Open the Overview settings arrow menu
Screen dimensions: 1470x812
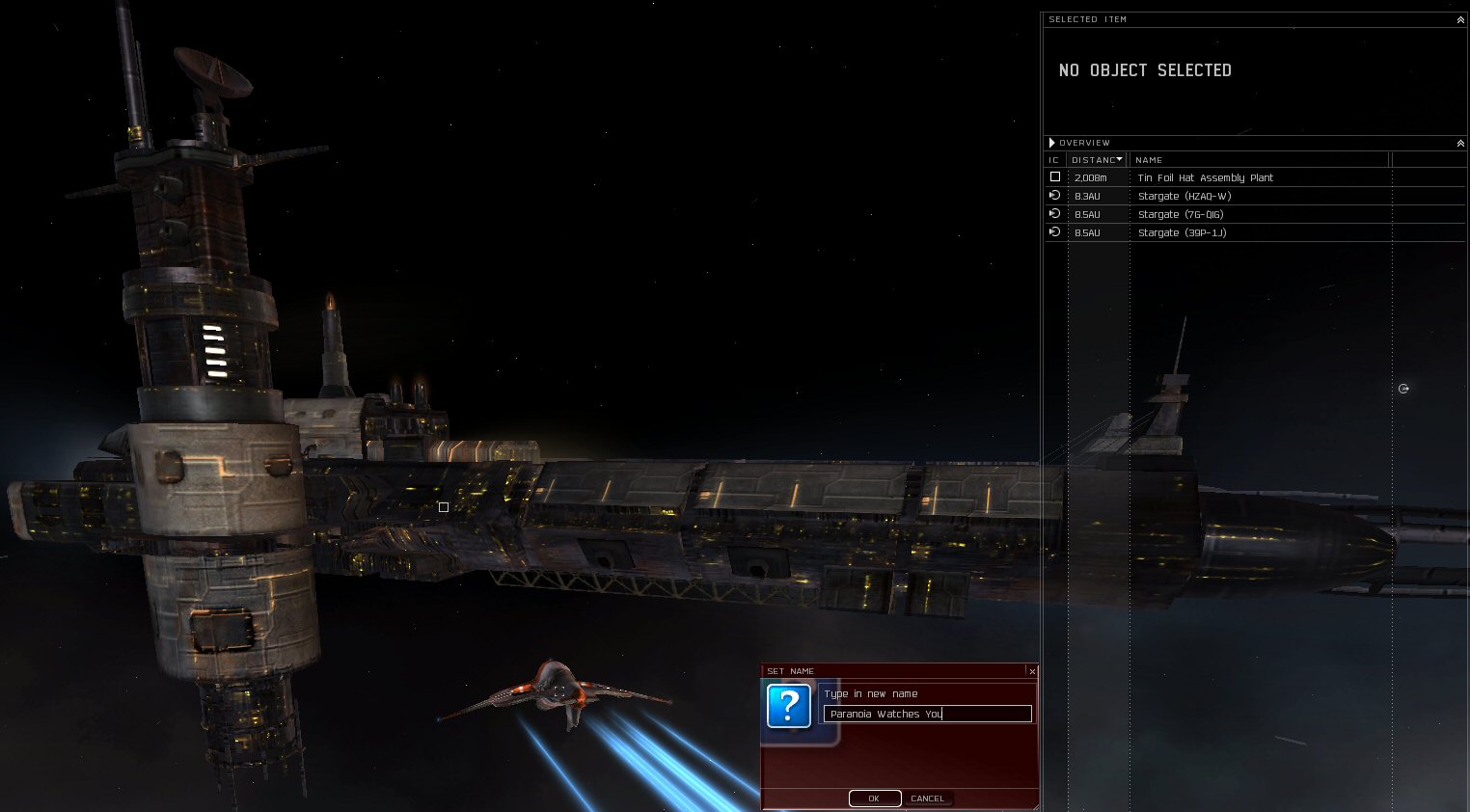1052,143
